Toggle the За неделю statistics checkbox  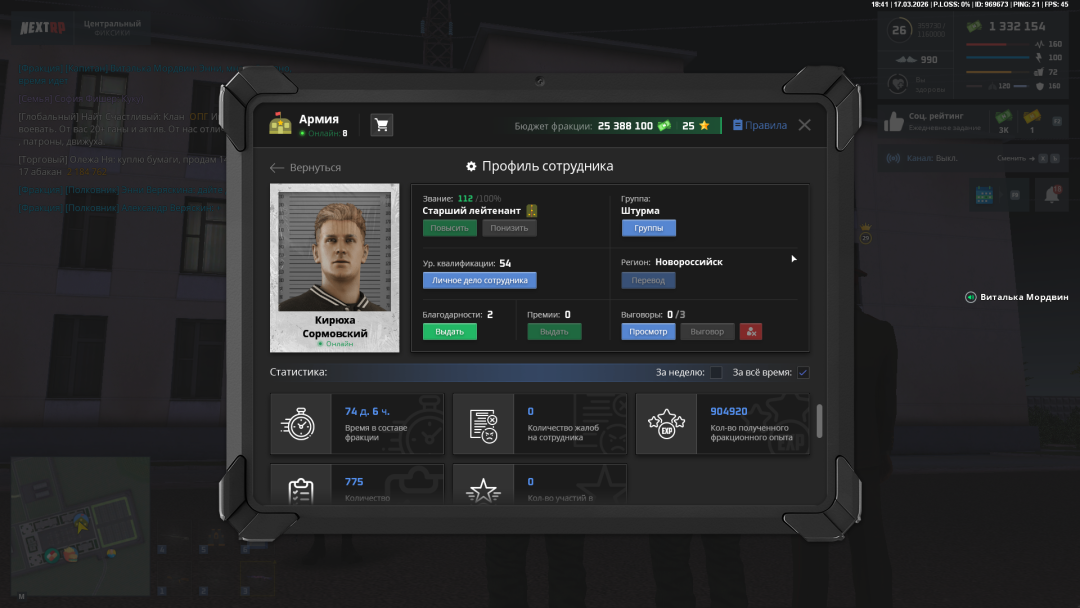tap(716, 373)
